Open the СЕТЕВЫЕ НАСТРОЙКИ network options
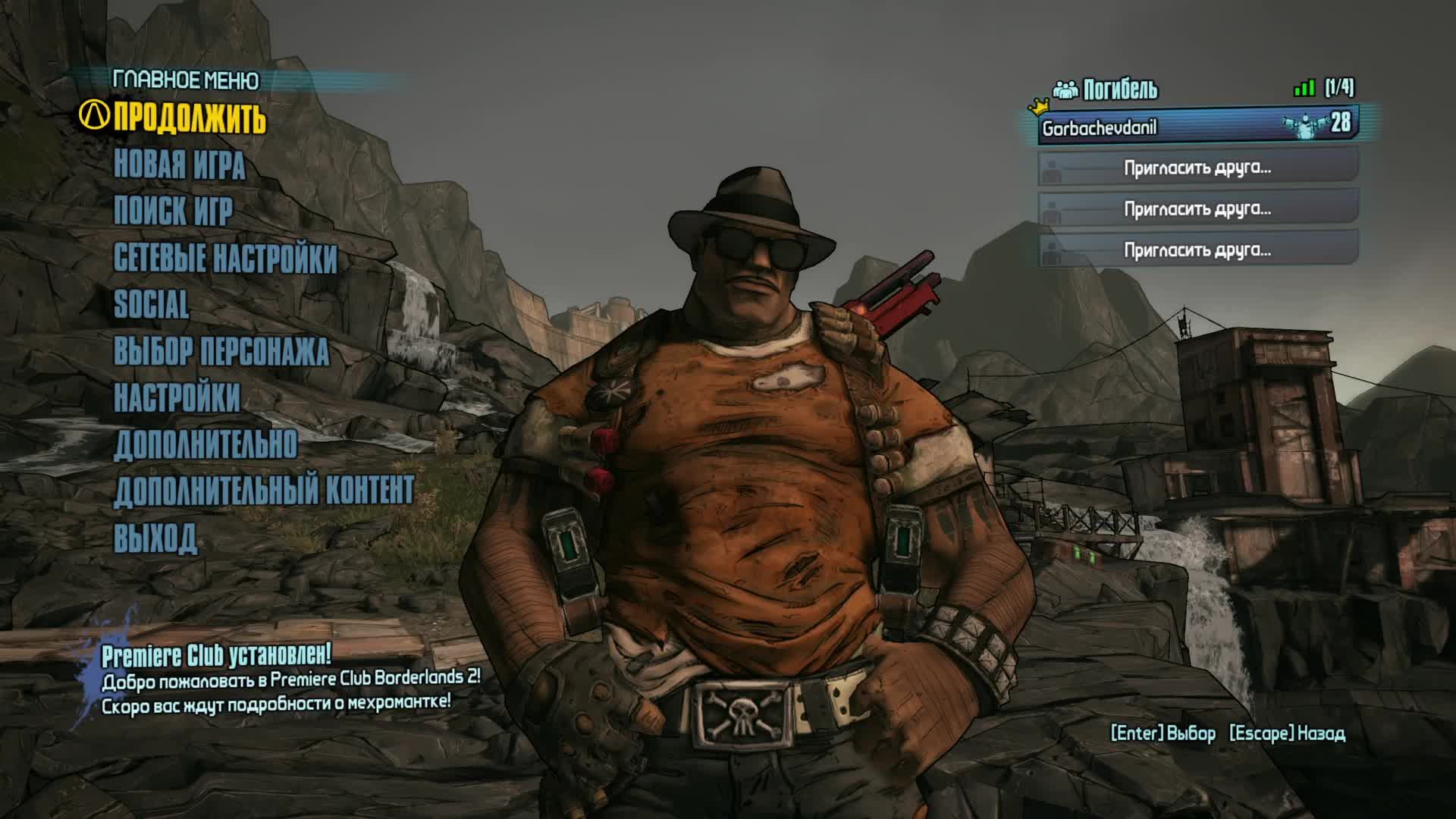Image resolution: width=1456 pixels, height=819 pixels. click(x=225, y=259)
